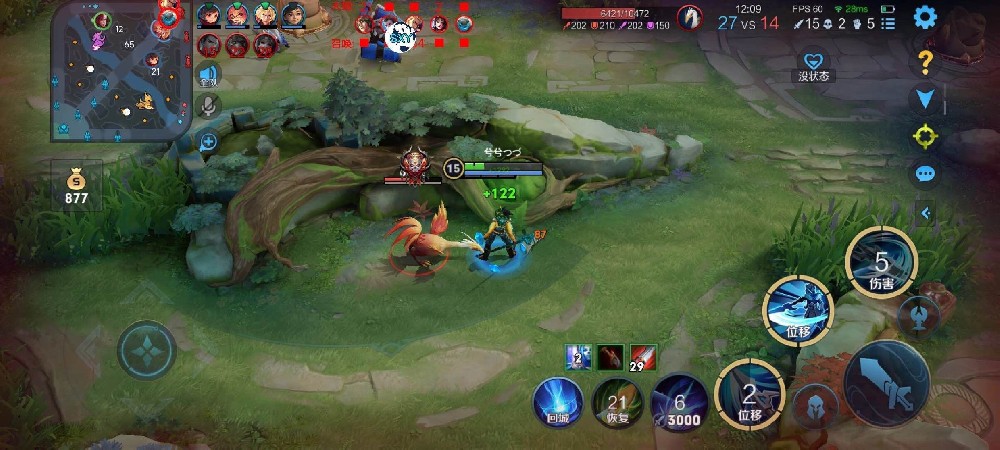The width and height of the screenshot is (1000, 450).
Task: Open the shop via the gold coin bag
Action: tap(77, 186)
